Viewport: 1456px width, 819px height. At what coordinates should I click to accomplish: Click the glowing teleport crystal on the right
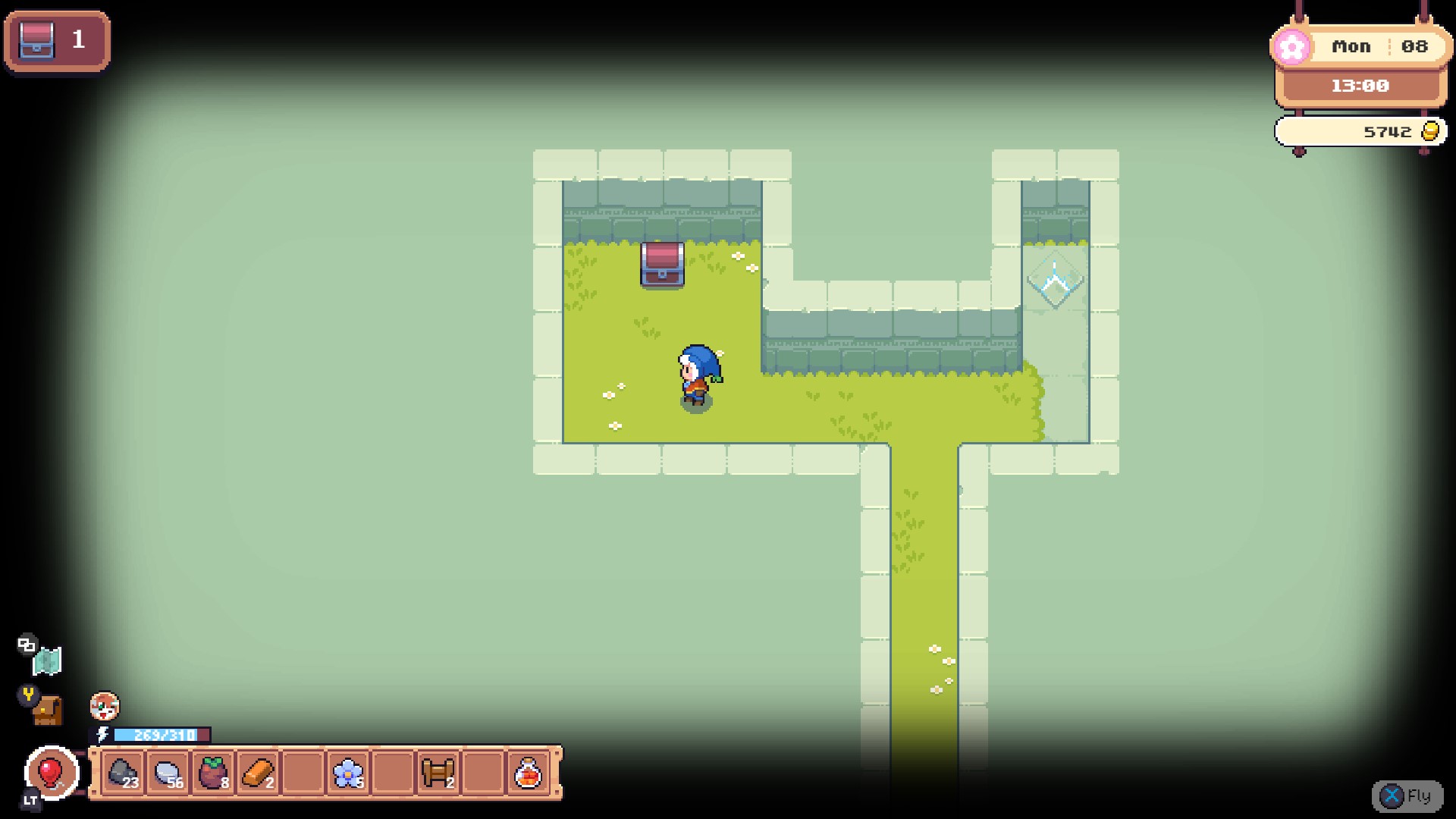(x=1054, y=281)
